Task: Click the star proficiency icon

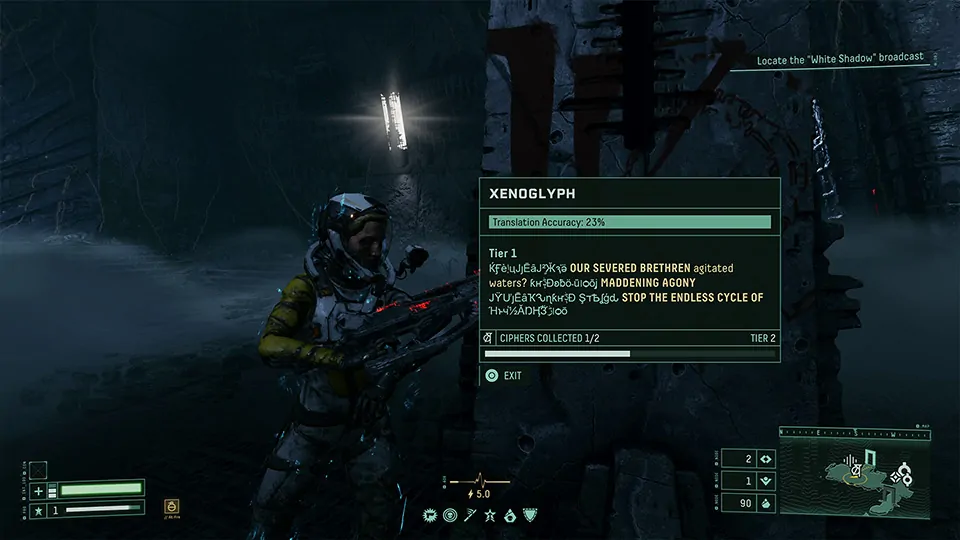Action: tap(38, 510)
